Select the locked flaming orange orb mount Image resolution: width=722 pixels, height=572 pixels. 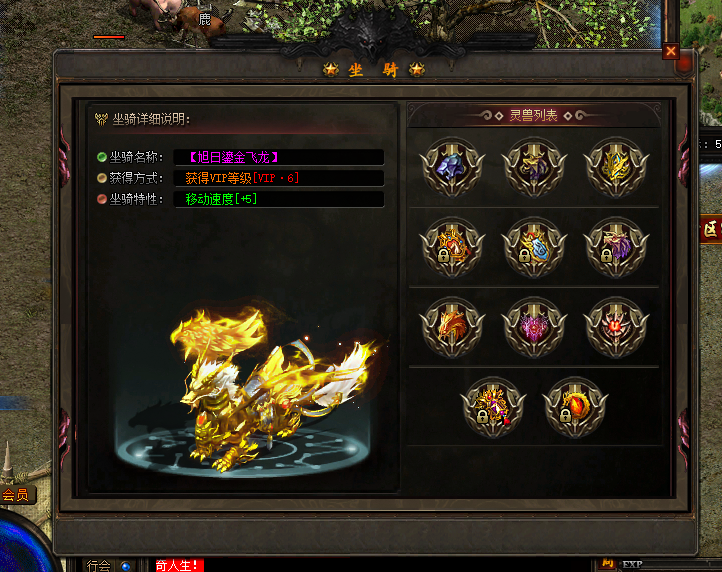click(575, 407)
